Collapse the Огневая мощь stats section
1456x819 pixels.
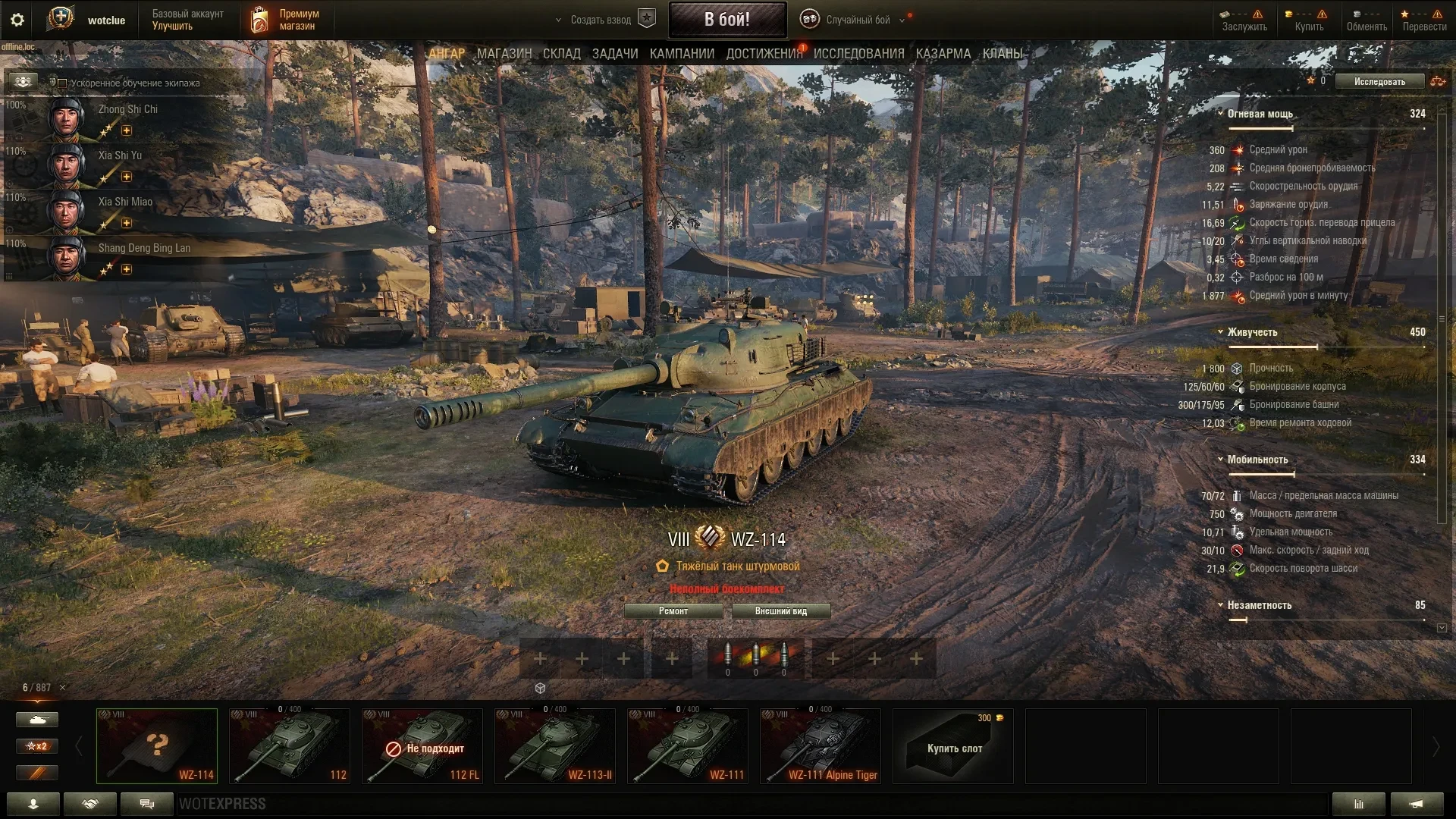[x=1220, y=114]
